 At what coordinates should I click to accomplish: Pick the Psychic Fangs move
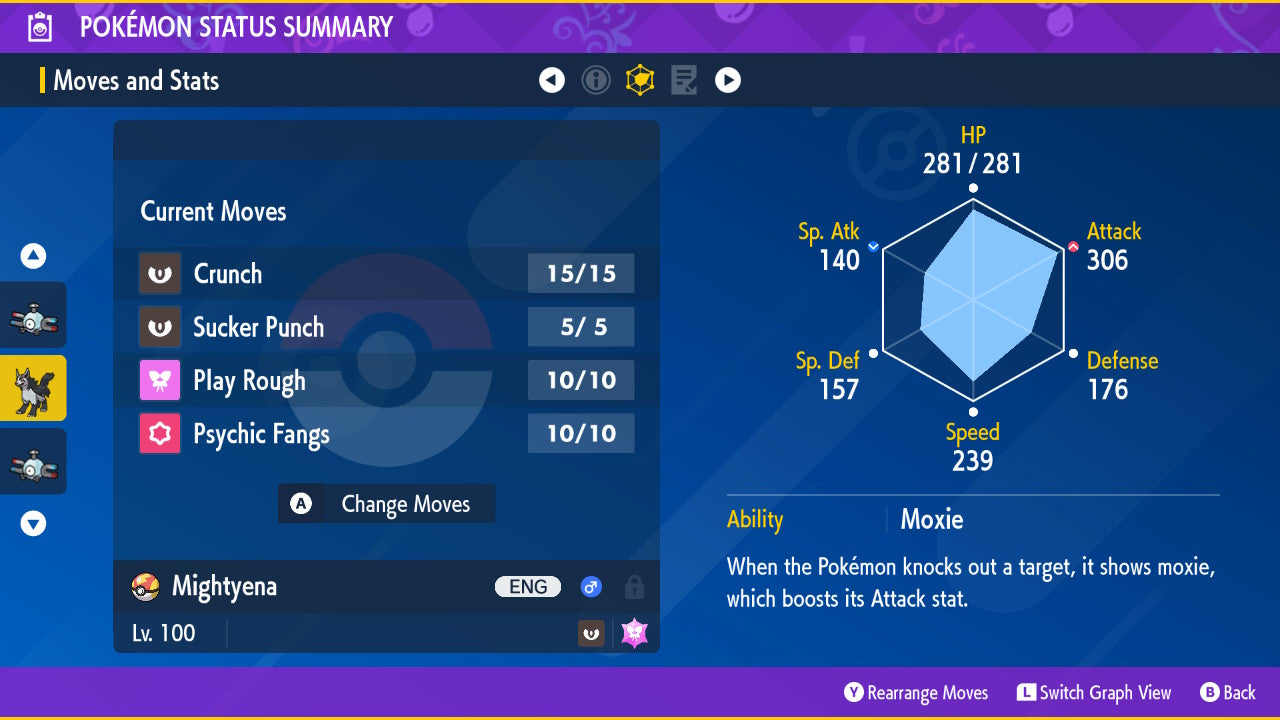386,434
